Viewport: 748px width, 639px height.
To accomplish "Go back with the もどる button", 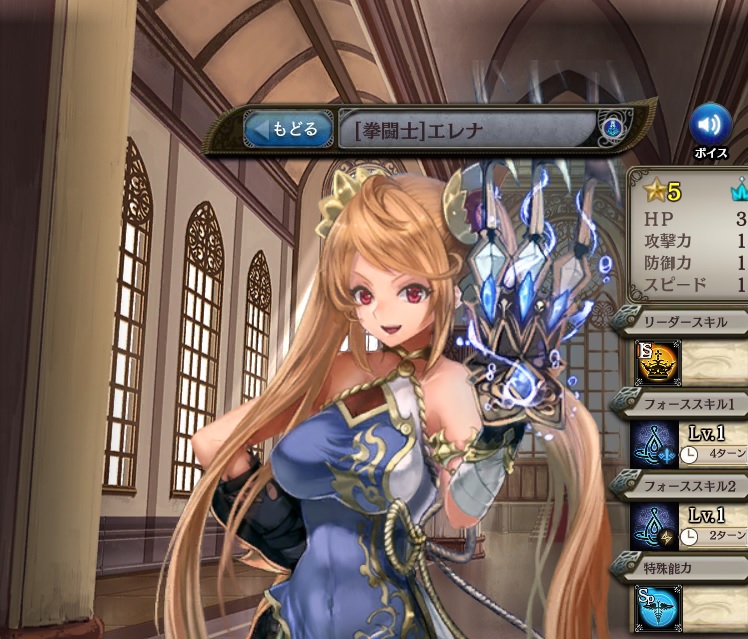I will pos(289,129).
